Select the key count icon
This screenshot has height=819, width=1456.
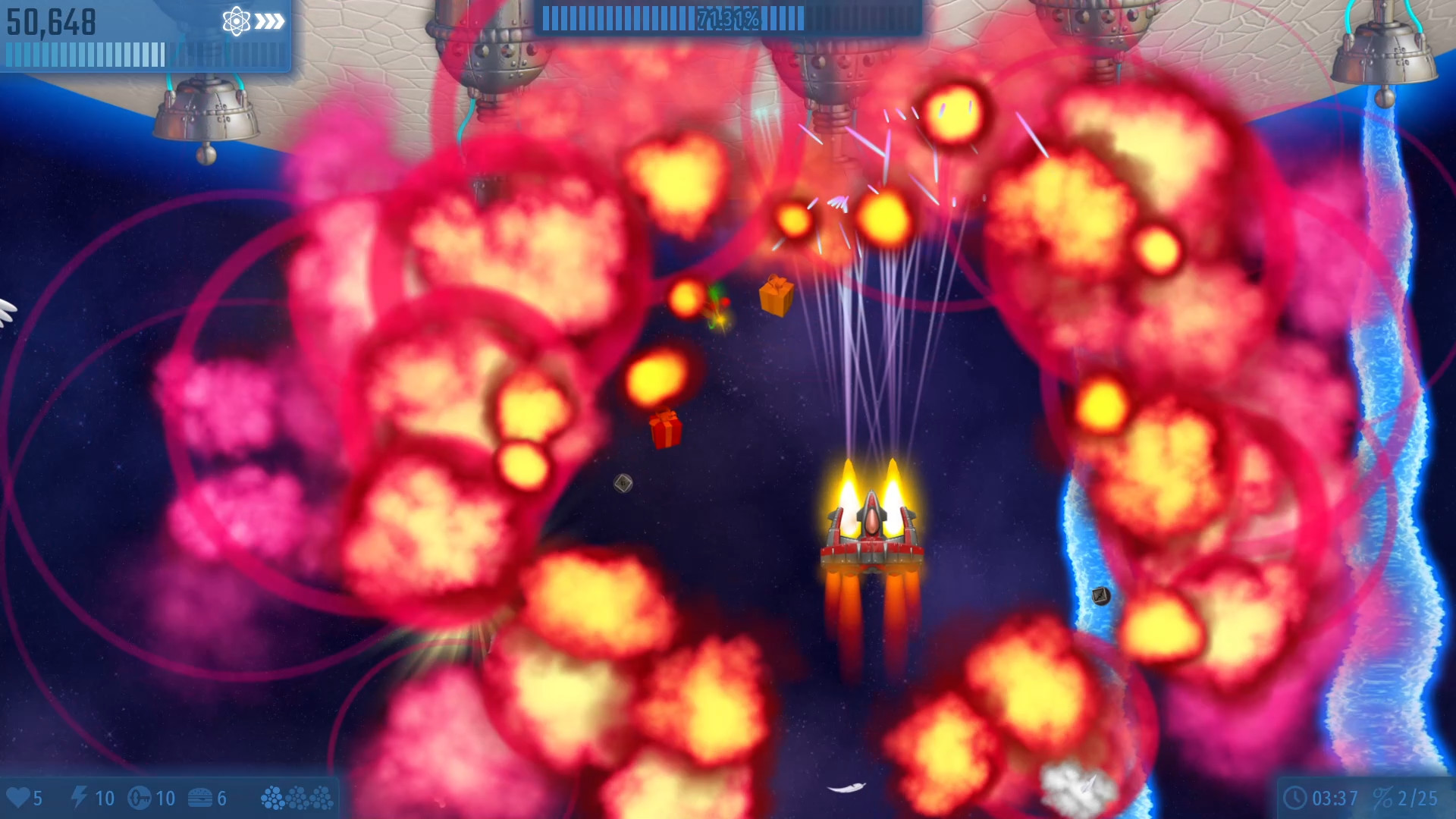tap(139, 798)
